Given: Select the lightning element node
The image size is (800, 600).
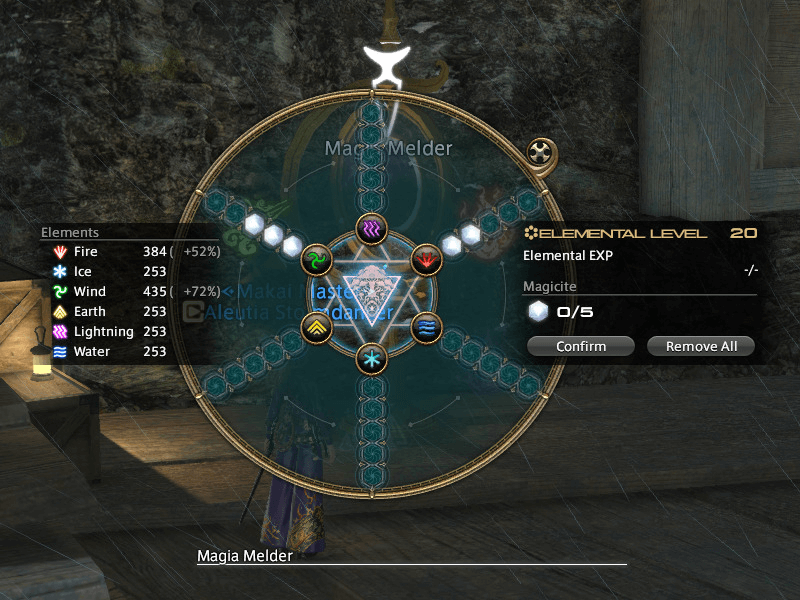Looking at the screenshot, I should 371,229.
